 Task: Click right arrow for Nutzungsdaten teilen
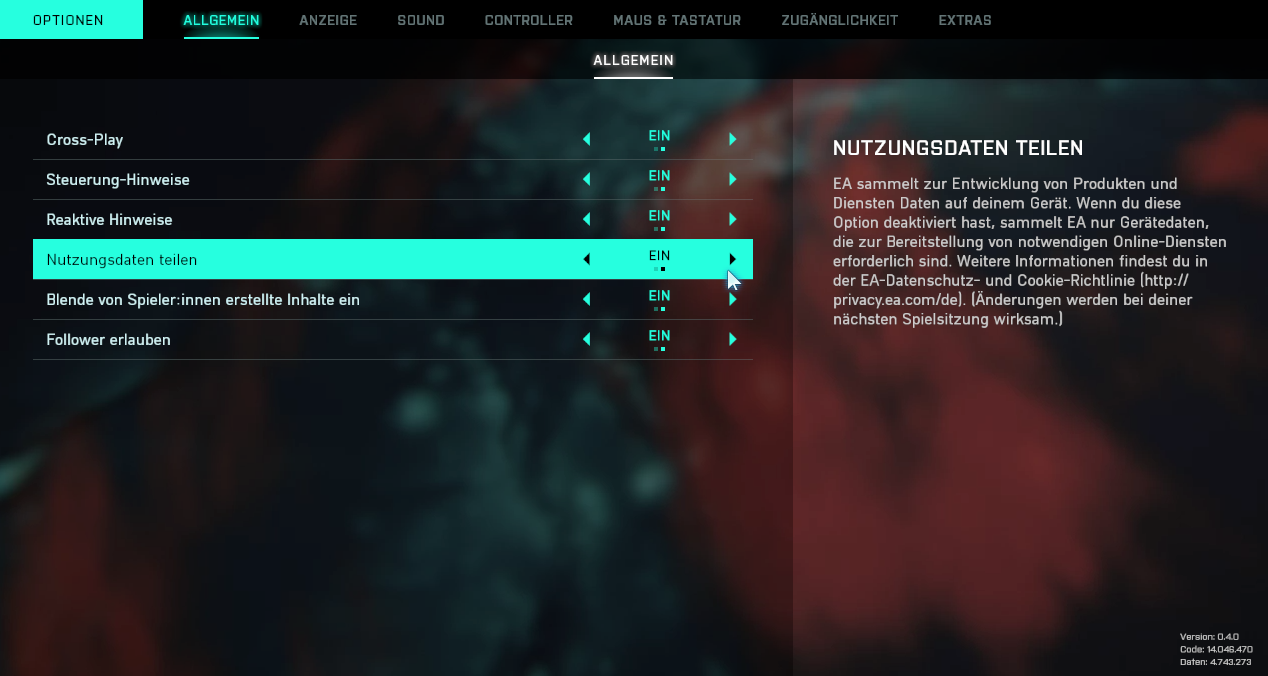pos(733,259)
